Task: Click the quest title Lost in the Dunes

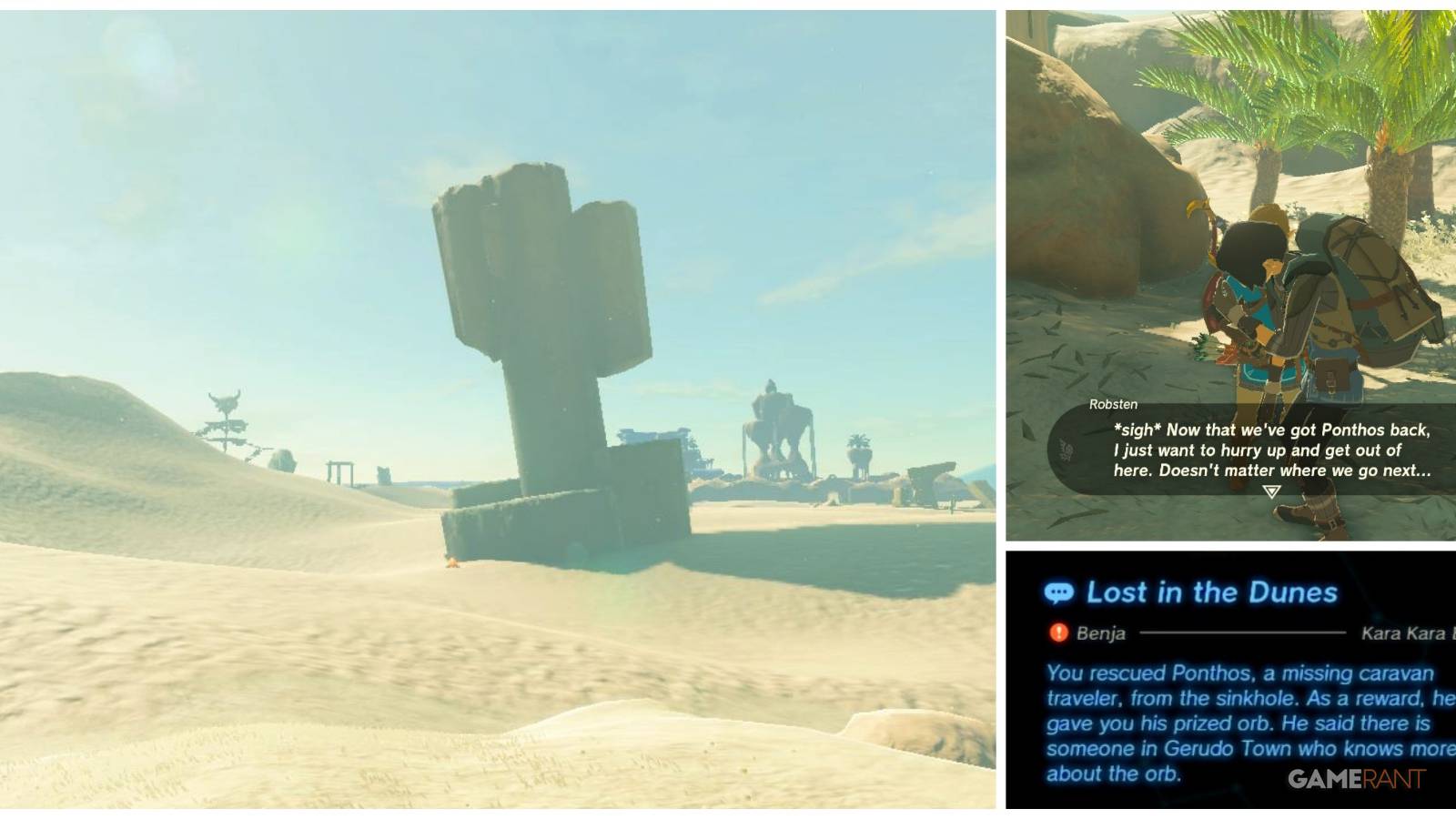Action: coord(1210,593)
